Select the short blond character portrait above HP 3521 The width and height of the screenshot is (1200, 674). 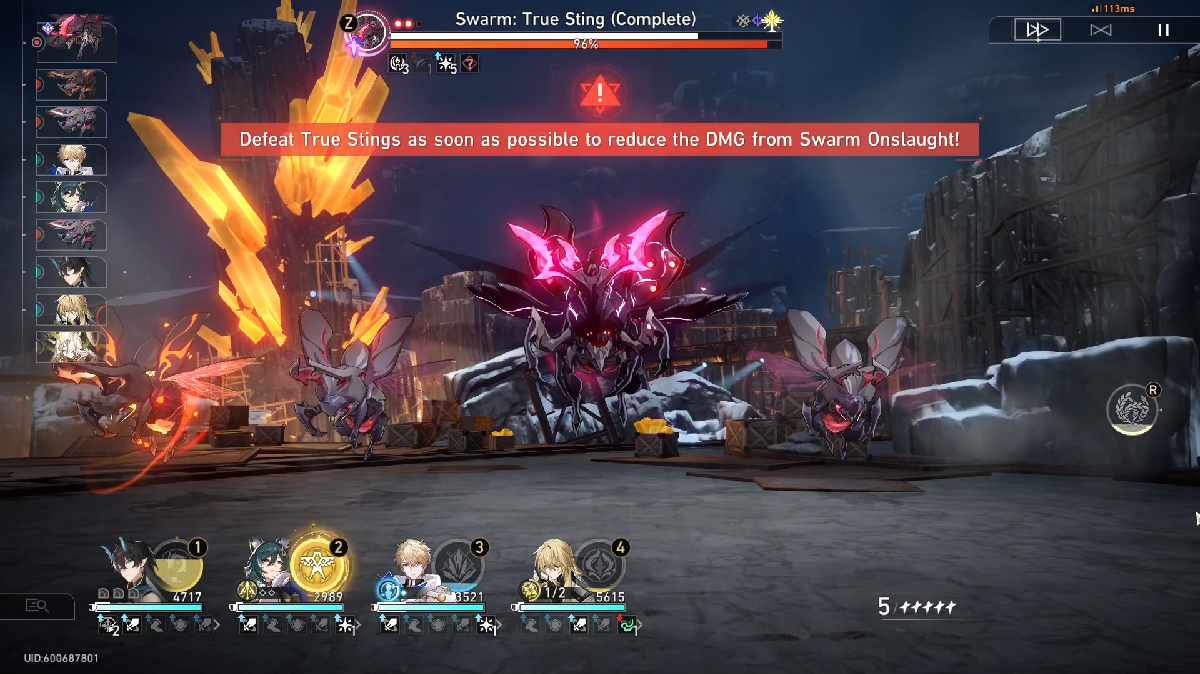pyautogui.click(x=409, y=568)
